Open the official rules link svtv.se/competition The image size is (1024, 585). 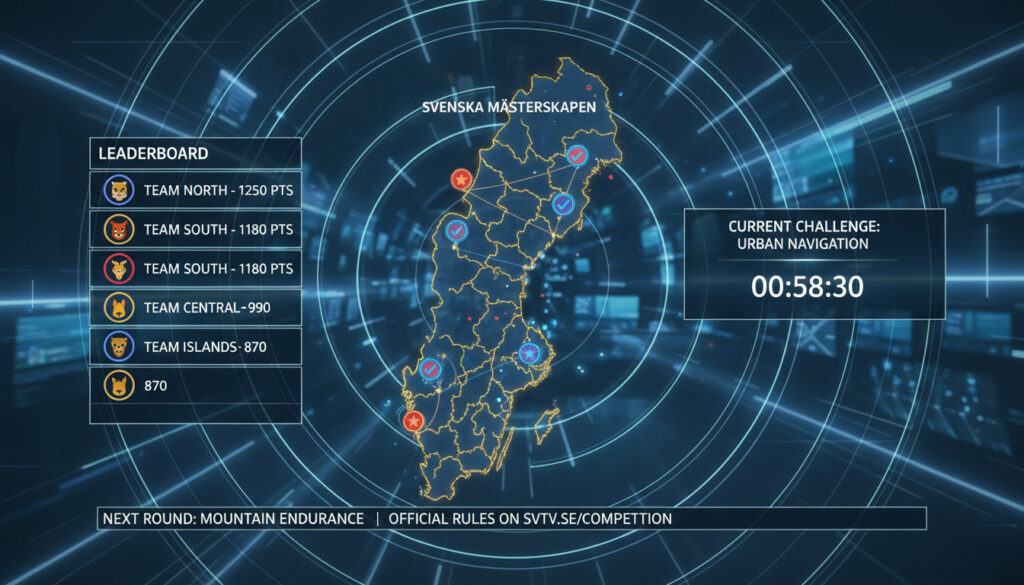(530, 519)
